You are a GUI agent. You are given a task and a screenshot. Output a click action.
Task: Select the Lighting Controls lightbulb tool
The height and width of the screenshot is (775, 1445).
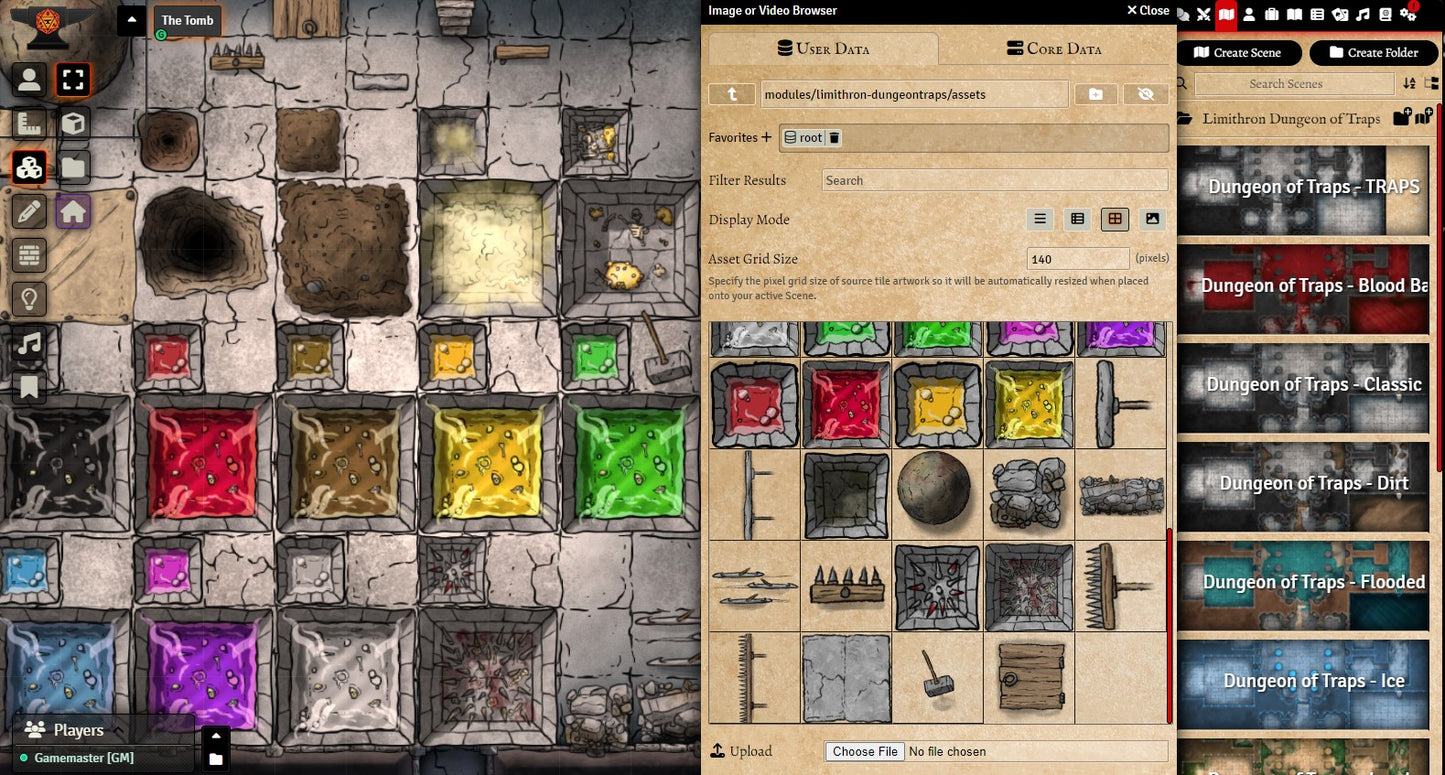tap(29, 298)
